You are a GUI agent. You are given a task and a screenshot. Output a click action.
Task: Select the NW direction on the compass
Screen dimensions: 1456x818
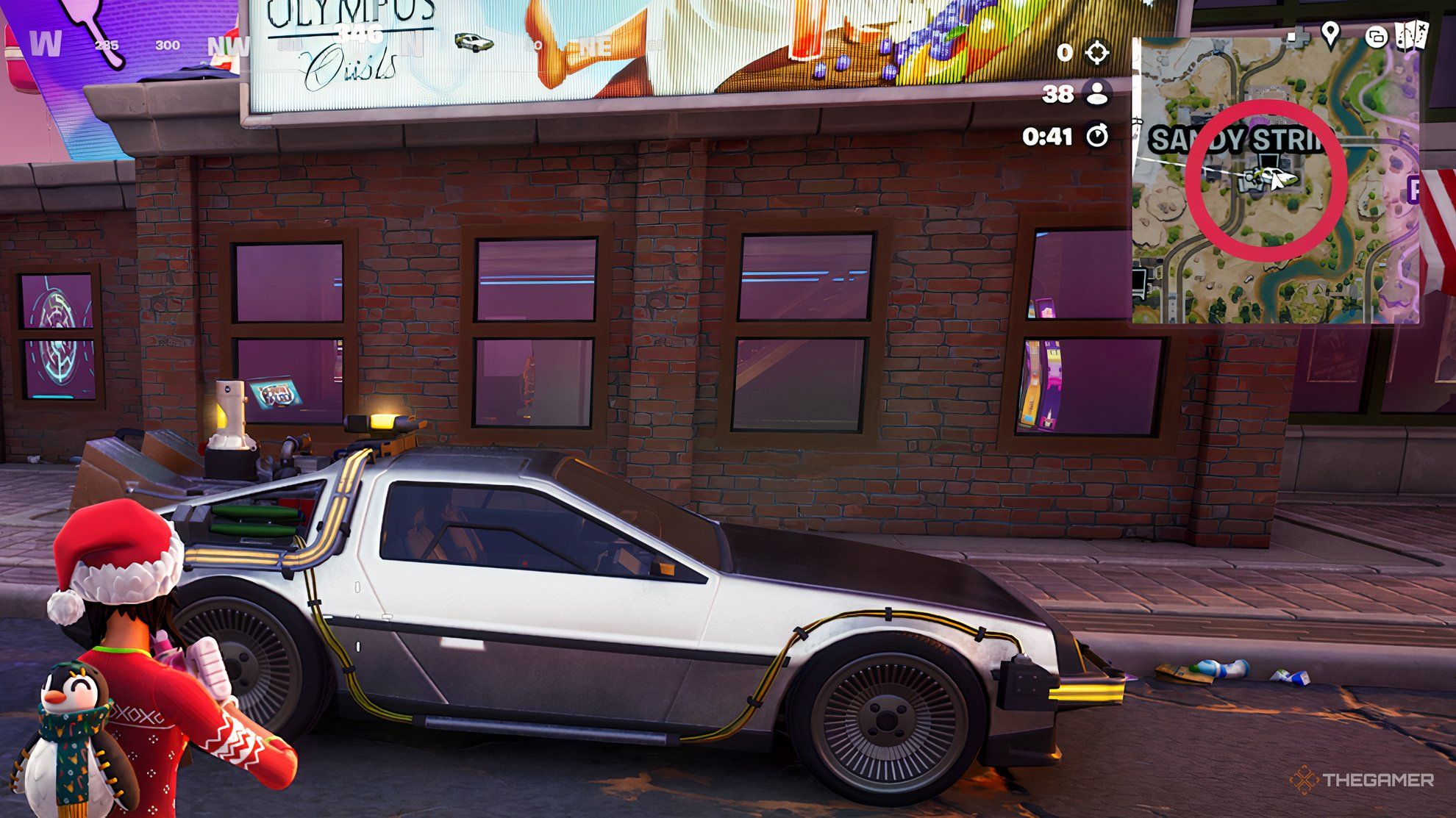pos(230,46)
